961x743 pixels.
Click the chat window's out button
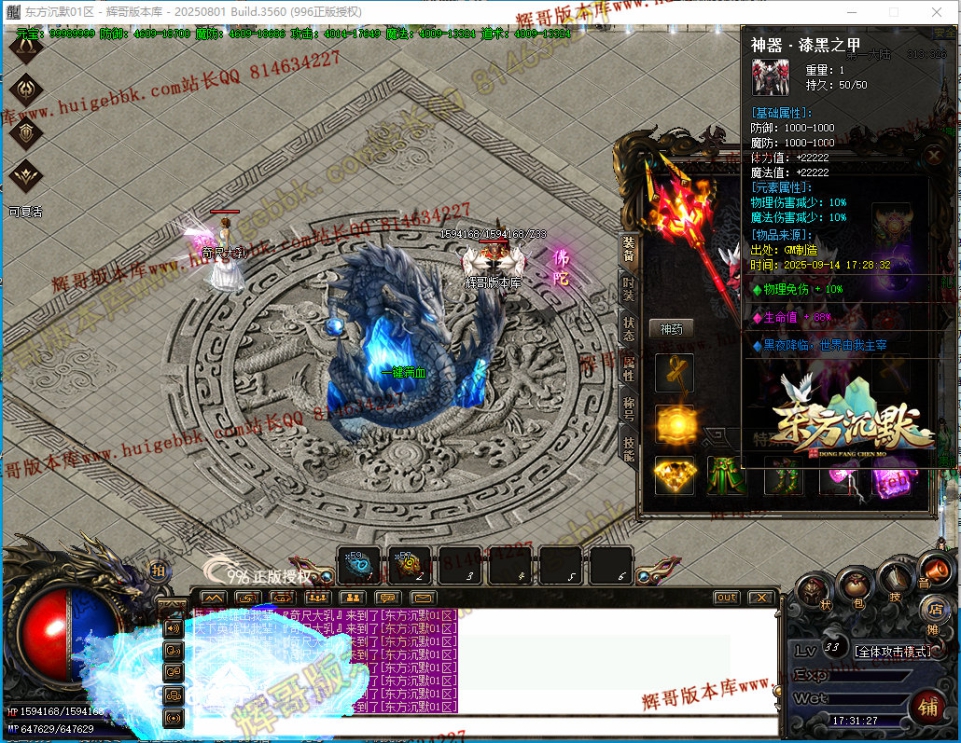(727, 598)
